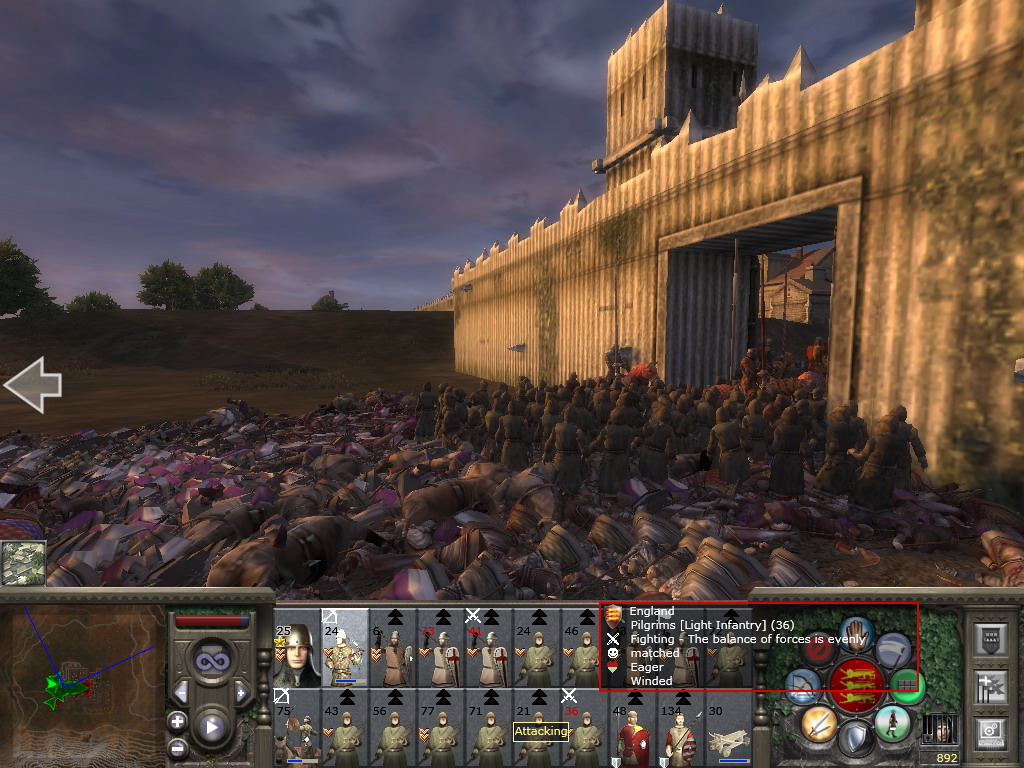Activate the halt order hand button
The height and width of the screenshot is (768, 1024).
(x=857, y=633)
